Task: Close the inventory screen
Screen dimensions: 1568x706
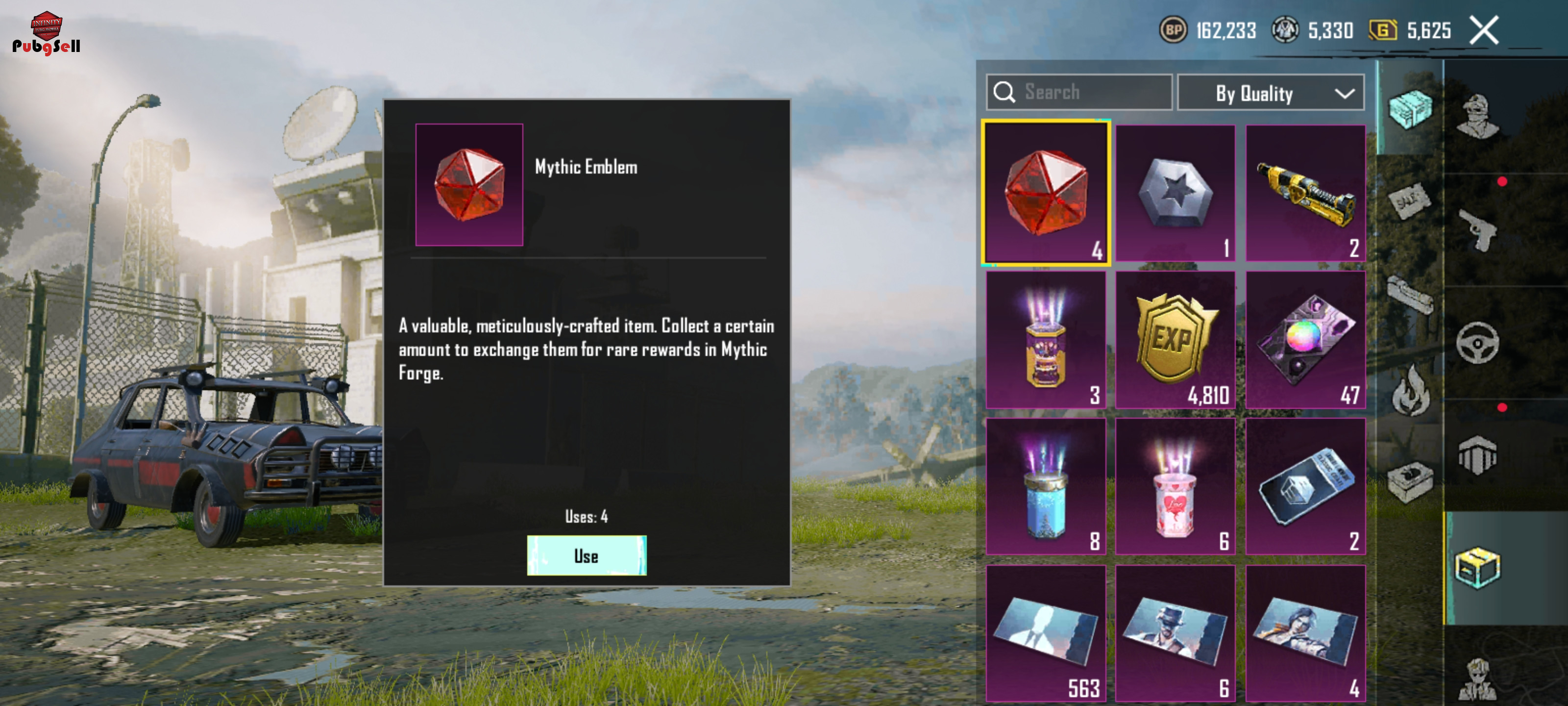Action: click(x=1484, y=30)
